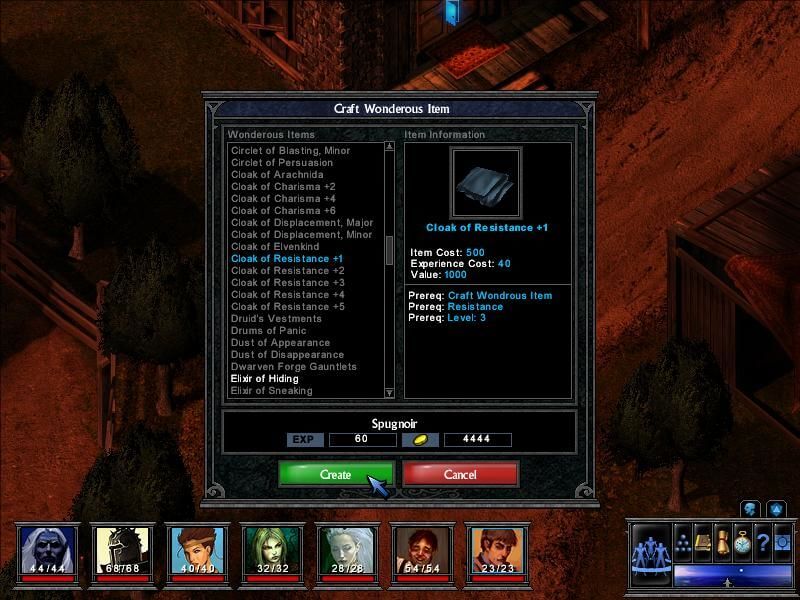This screenshot has width=800, height=600.
Task: Select Cloak of Elvenkind from the list
Action: tap(276, 247)
